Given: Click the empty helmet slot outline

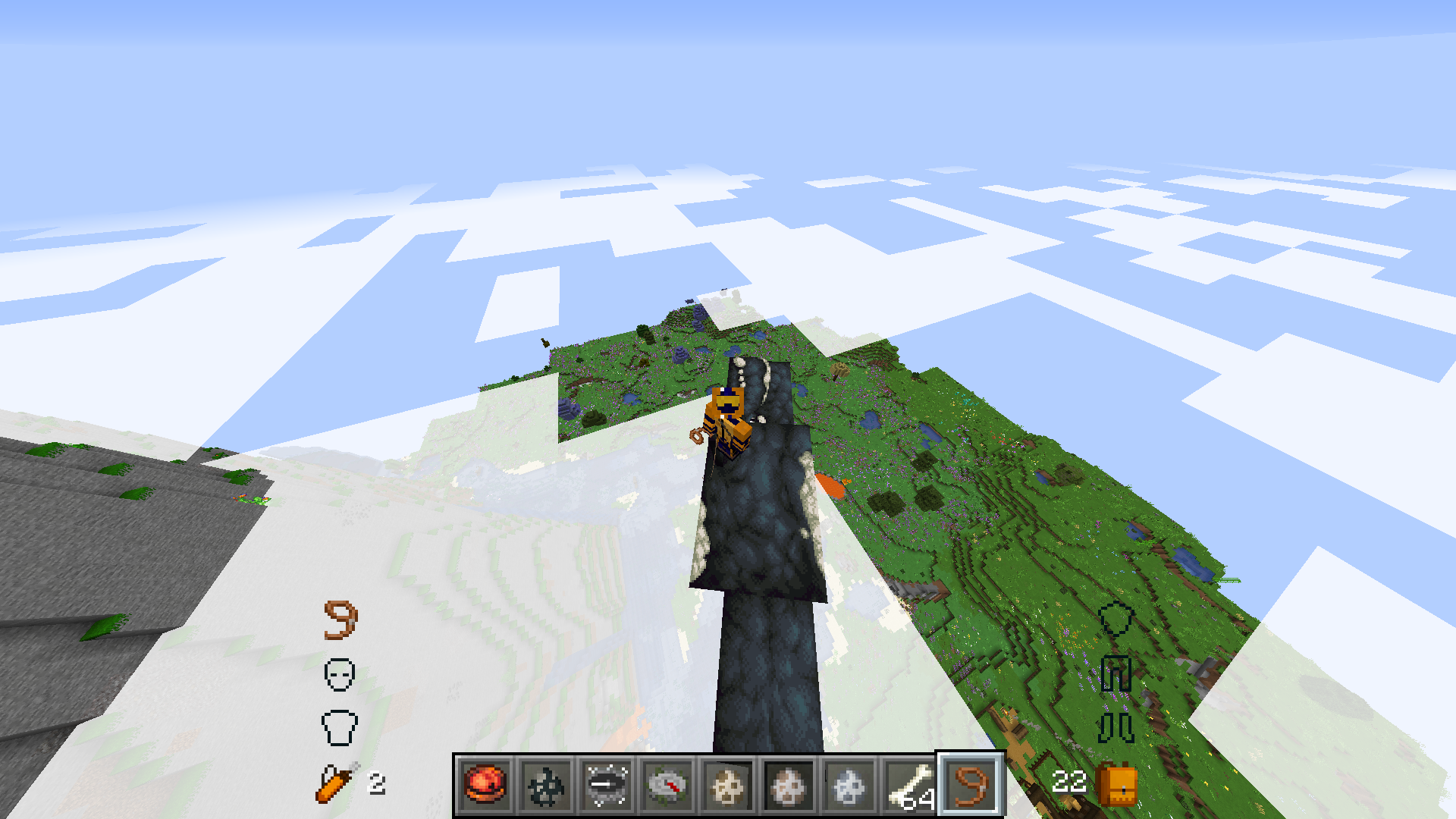Looking at the screenshot, I should pyautogui.click(x=341, y=675).
